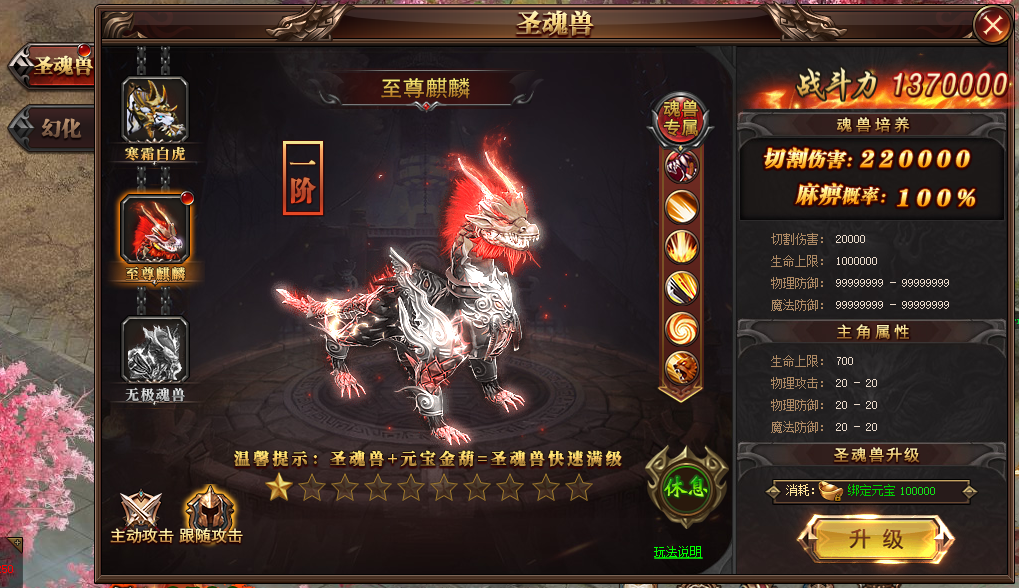View the beast fang bite skill icon
Image resolution: width=1019 pixels, height=588 pixels.
(x=682, y=165)
